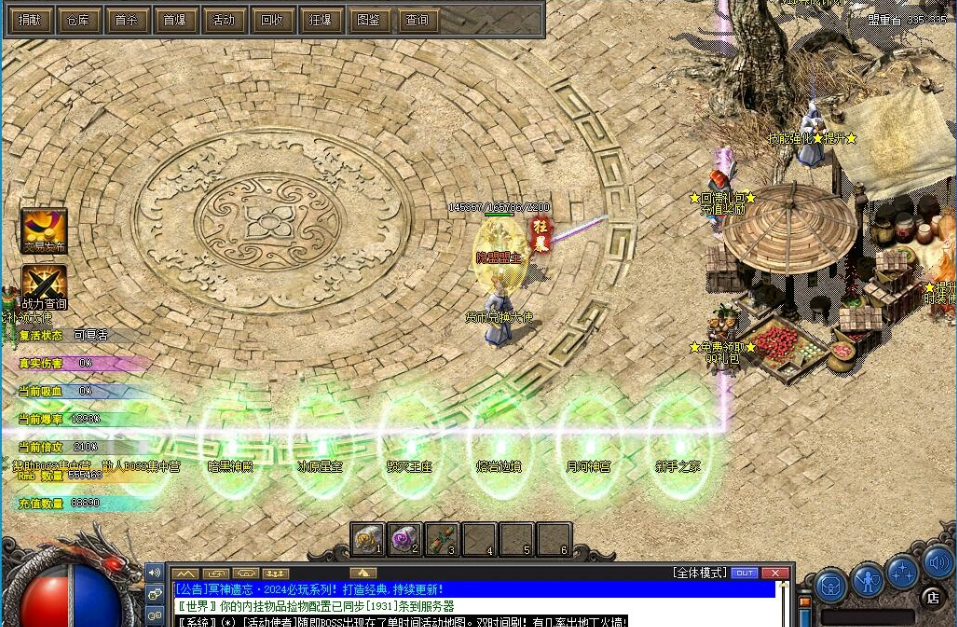Open the character figure orb icon
This screenshot has height=627, width=957.
coord(867,579)
